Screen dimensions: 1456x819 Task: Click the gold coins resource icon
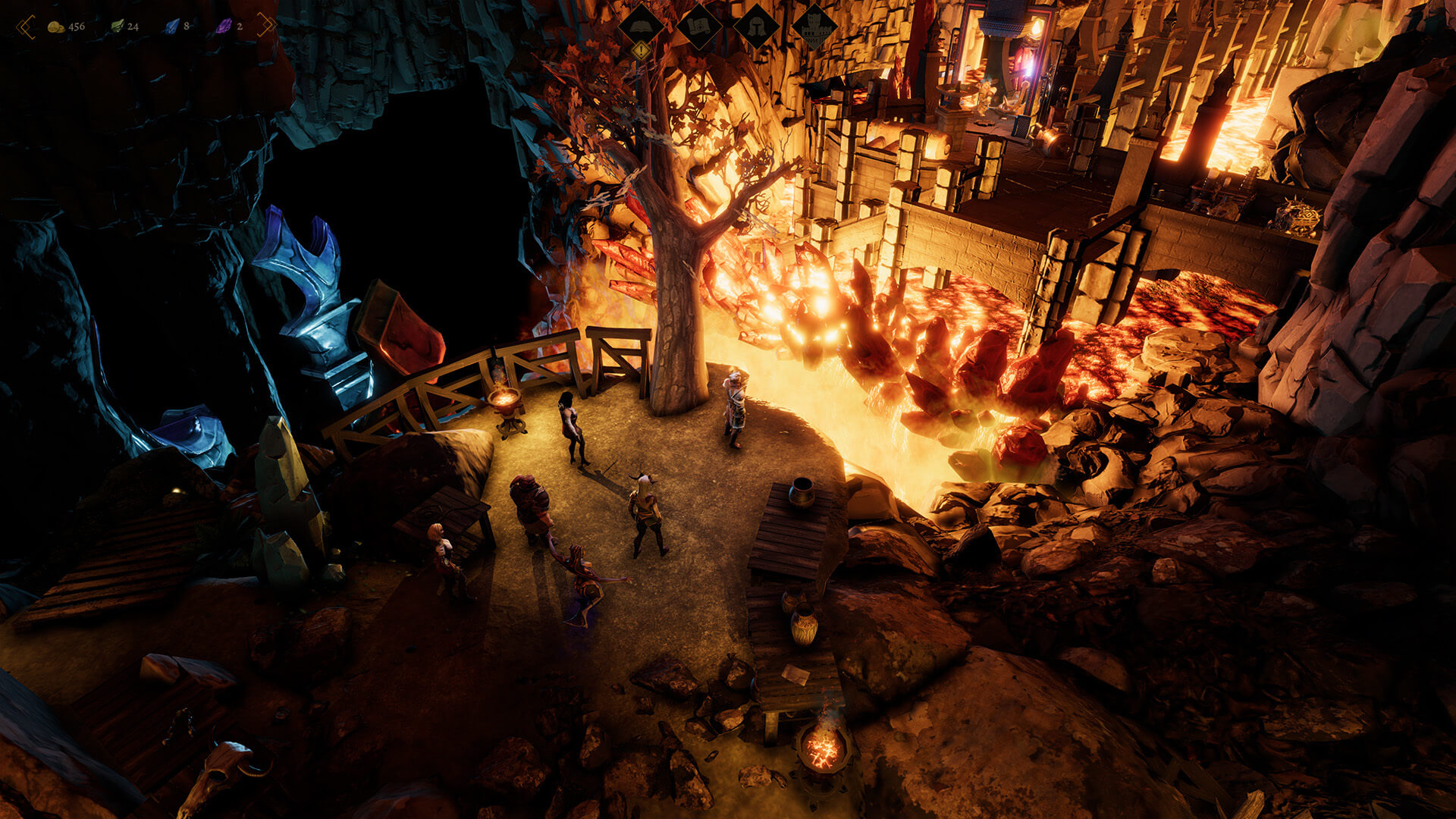55,26
